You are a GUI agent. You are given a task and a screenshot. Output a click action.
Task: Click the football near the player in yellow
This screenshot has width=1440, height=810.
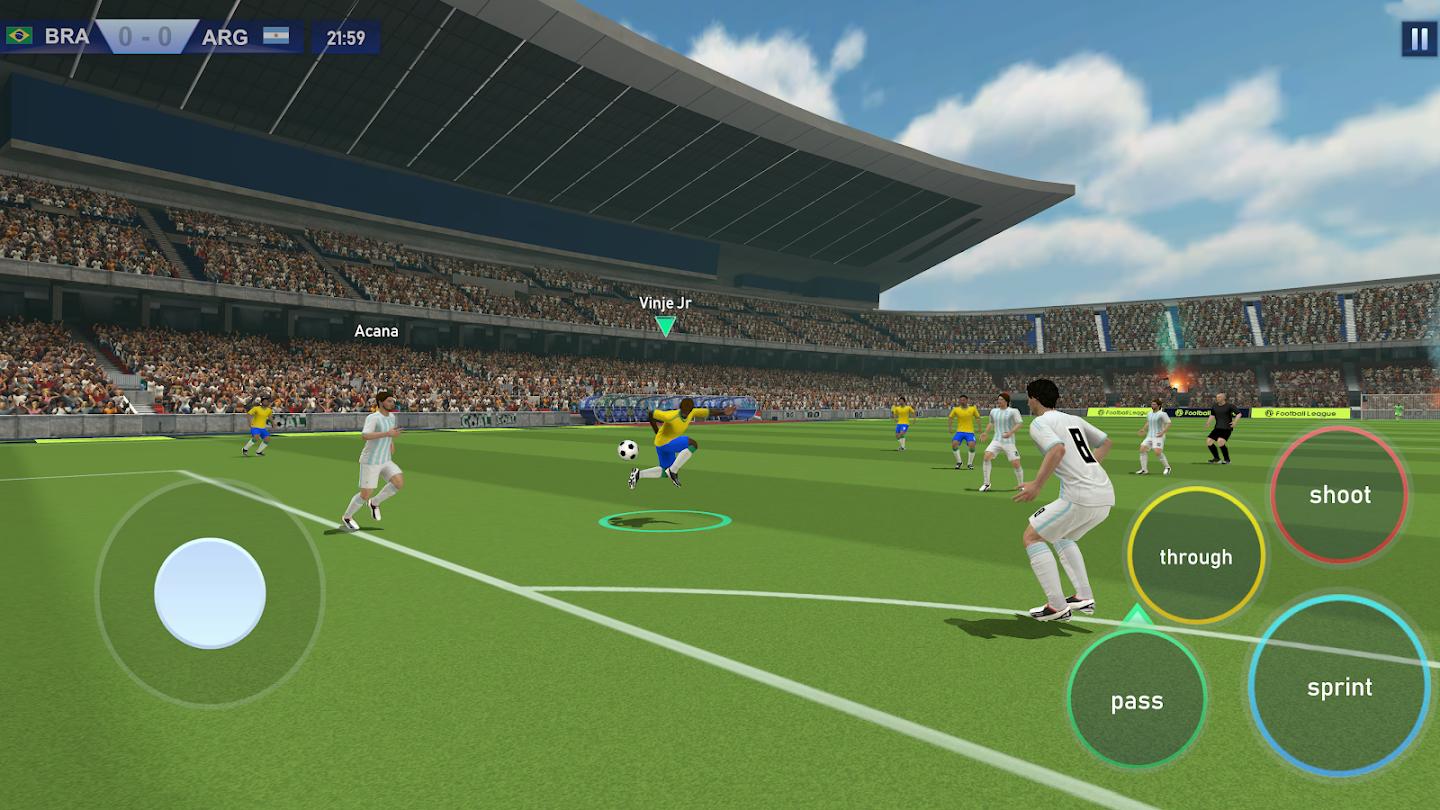pyautogui.click(x=627, y=452)
